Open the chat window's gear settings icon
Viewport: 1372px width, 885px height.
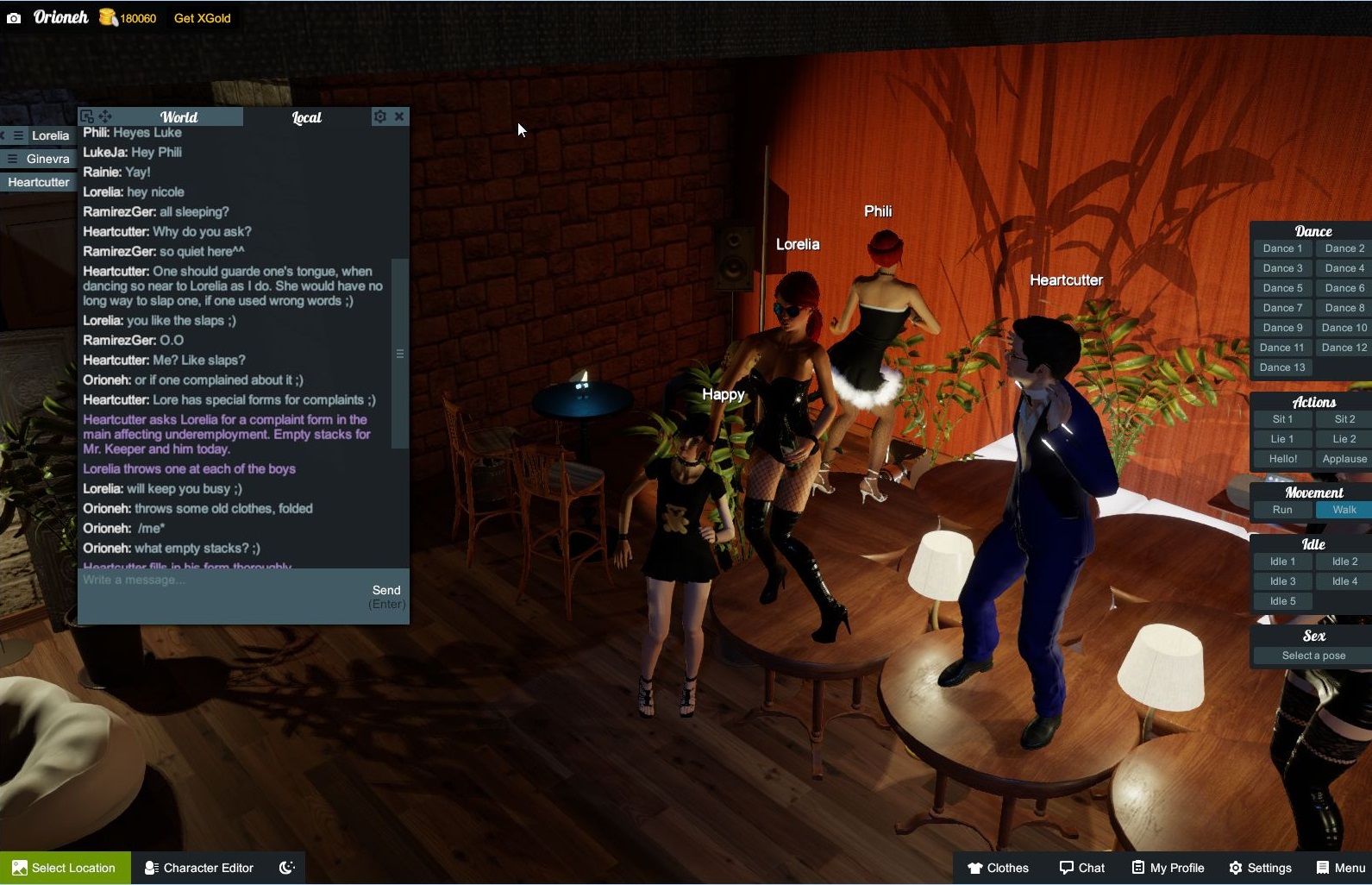click(379, 116)
